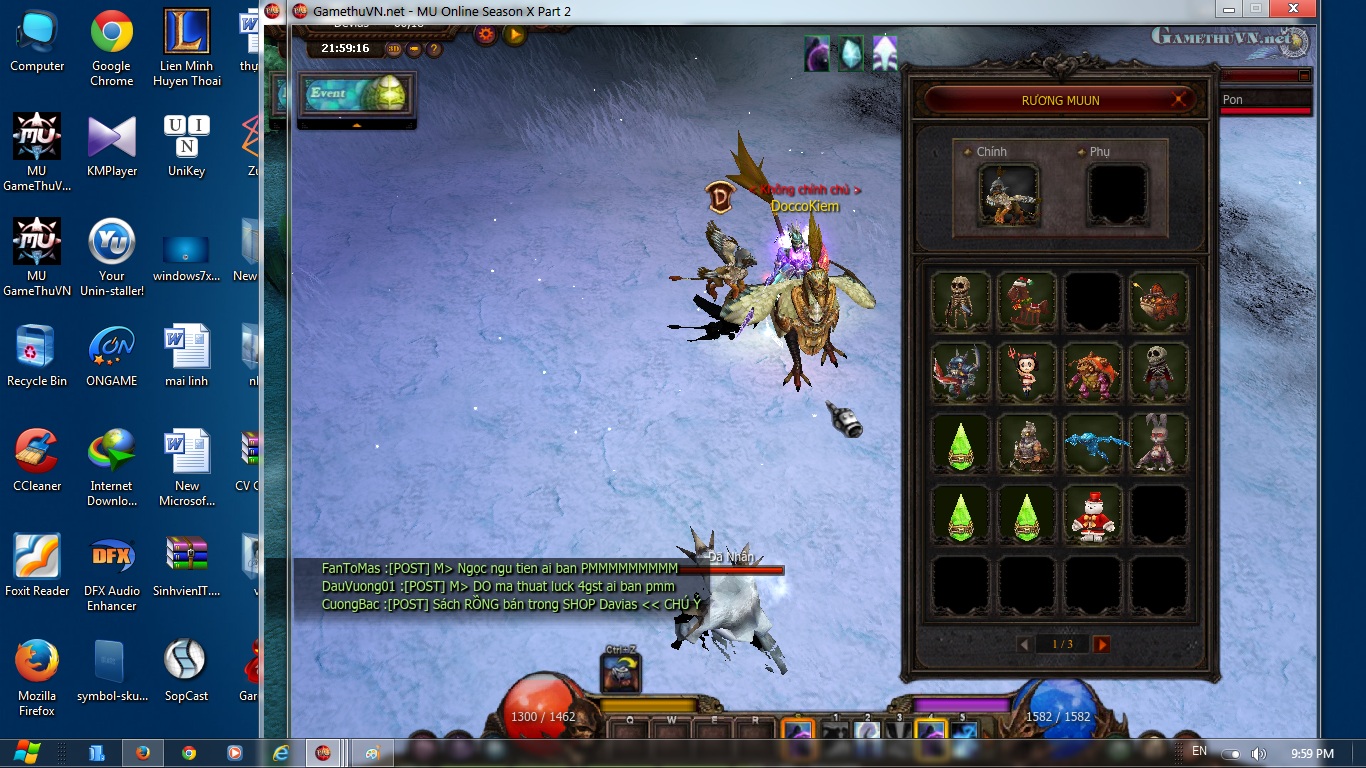Close the MU Online game window
Image resolution: width=1366 pixels, height=768 pixels.
1295,9
